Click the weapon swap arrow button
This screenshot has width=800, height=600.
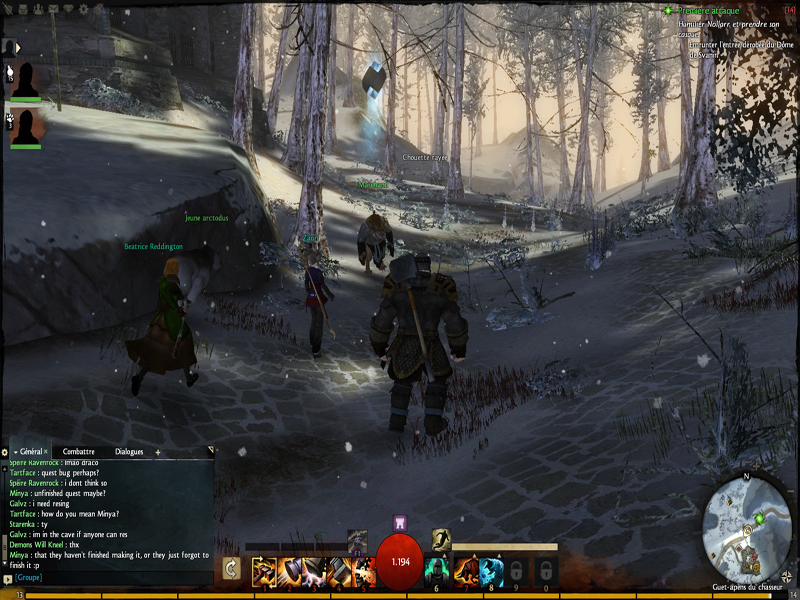pos(232,568)
